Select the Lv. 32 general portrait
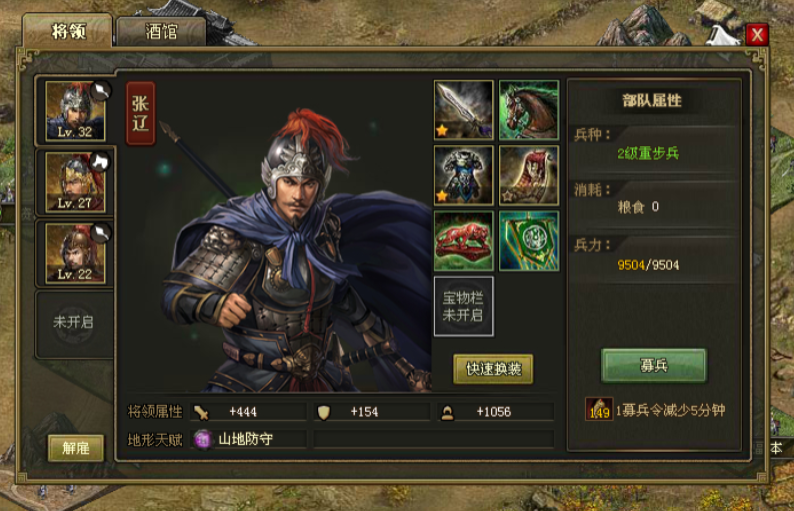Screen dimensions: 794x511 click(x=75, y=112)
